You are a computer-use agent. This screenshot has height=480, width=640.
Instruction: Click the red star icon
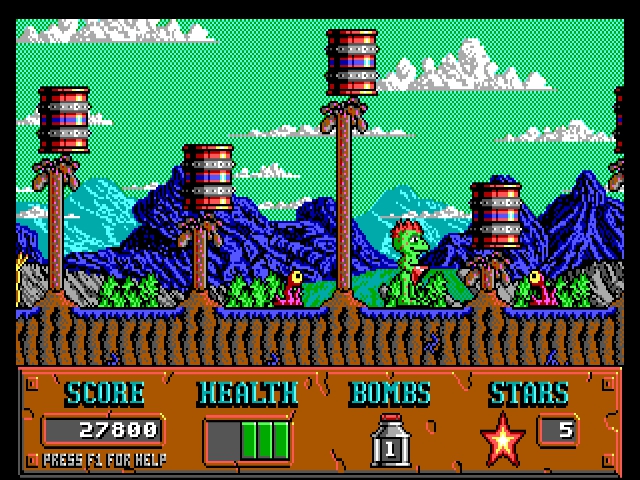coord(502,438)
